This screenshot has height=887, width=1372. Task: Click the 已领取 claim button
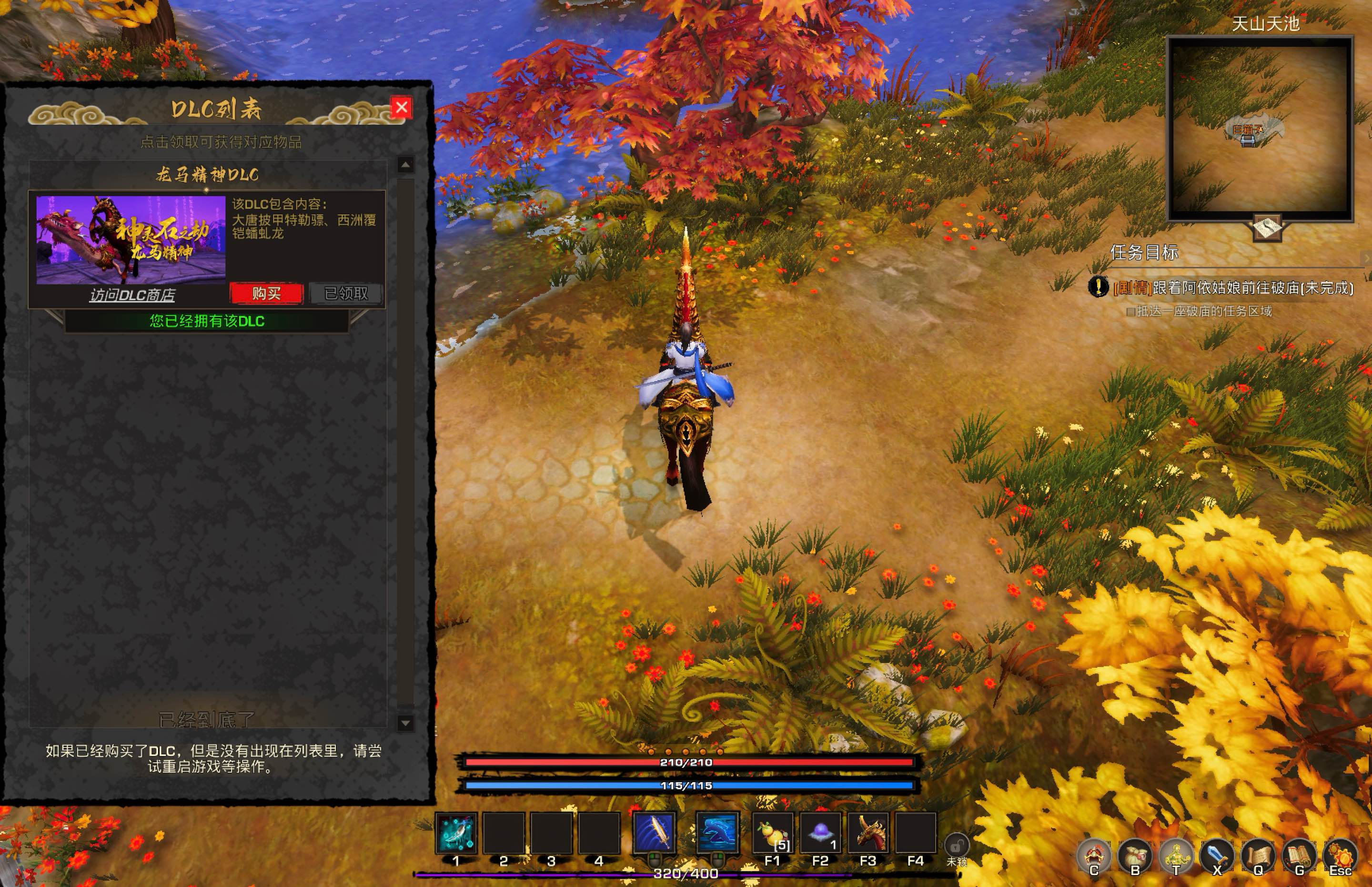coord(345,293)
